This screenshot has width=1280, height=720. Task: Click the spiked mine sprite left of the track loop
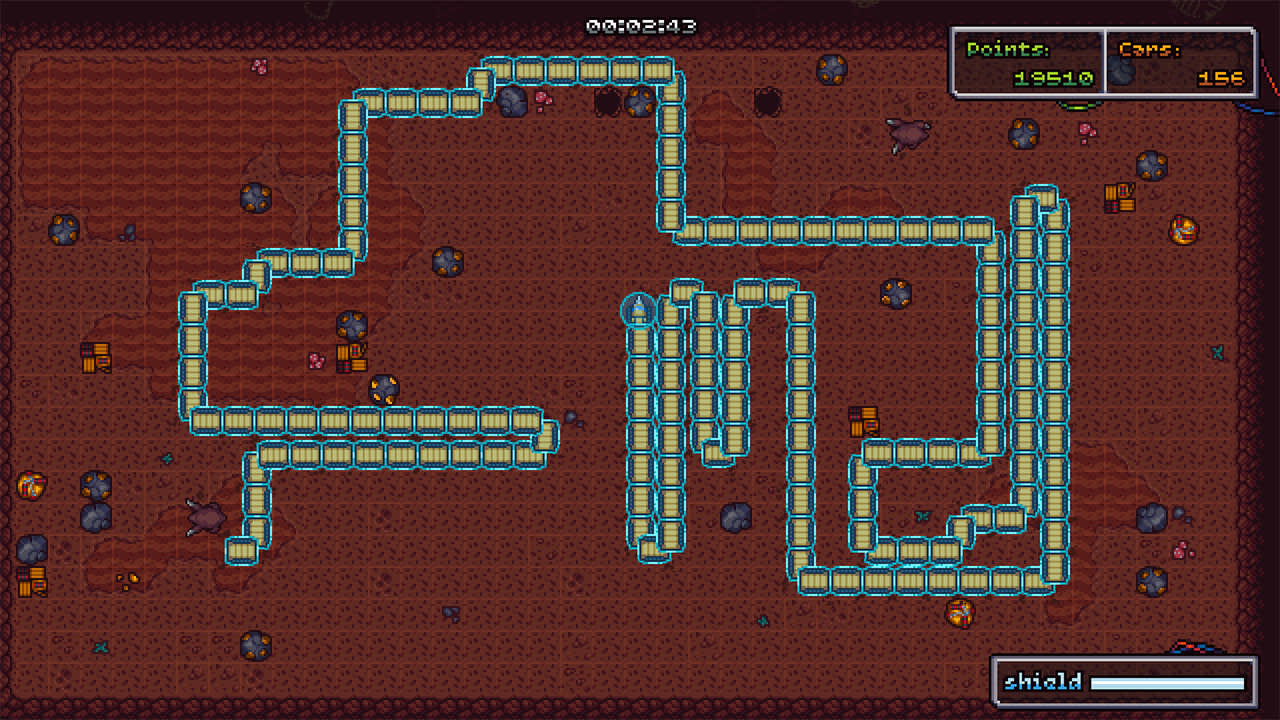click(x=385, y=390)
